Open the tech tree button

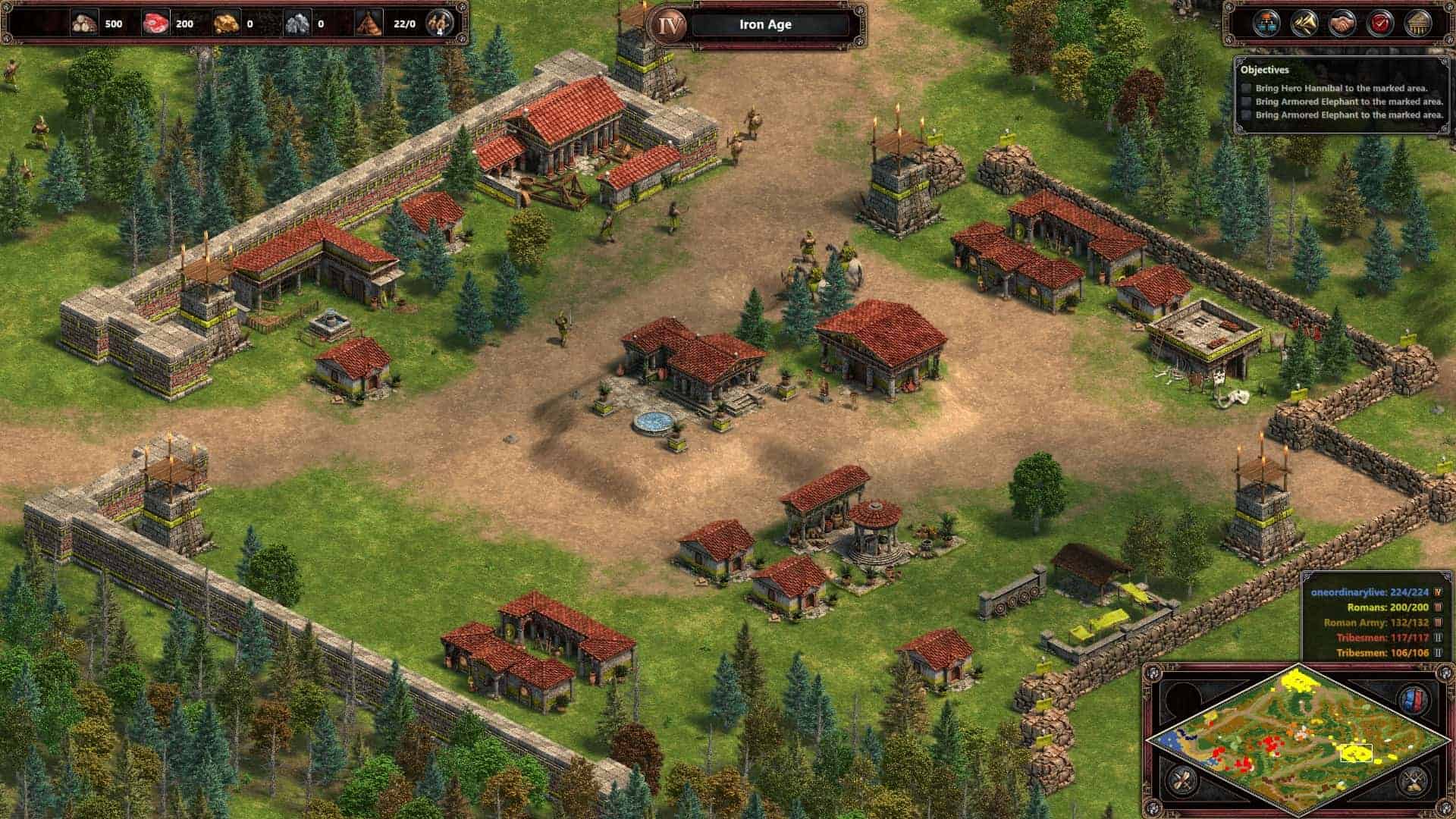[1265, 24]
